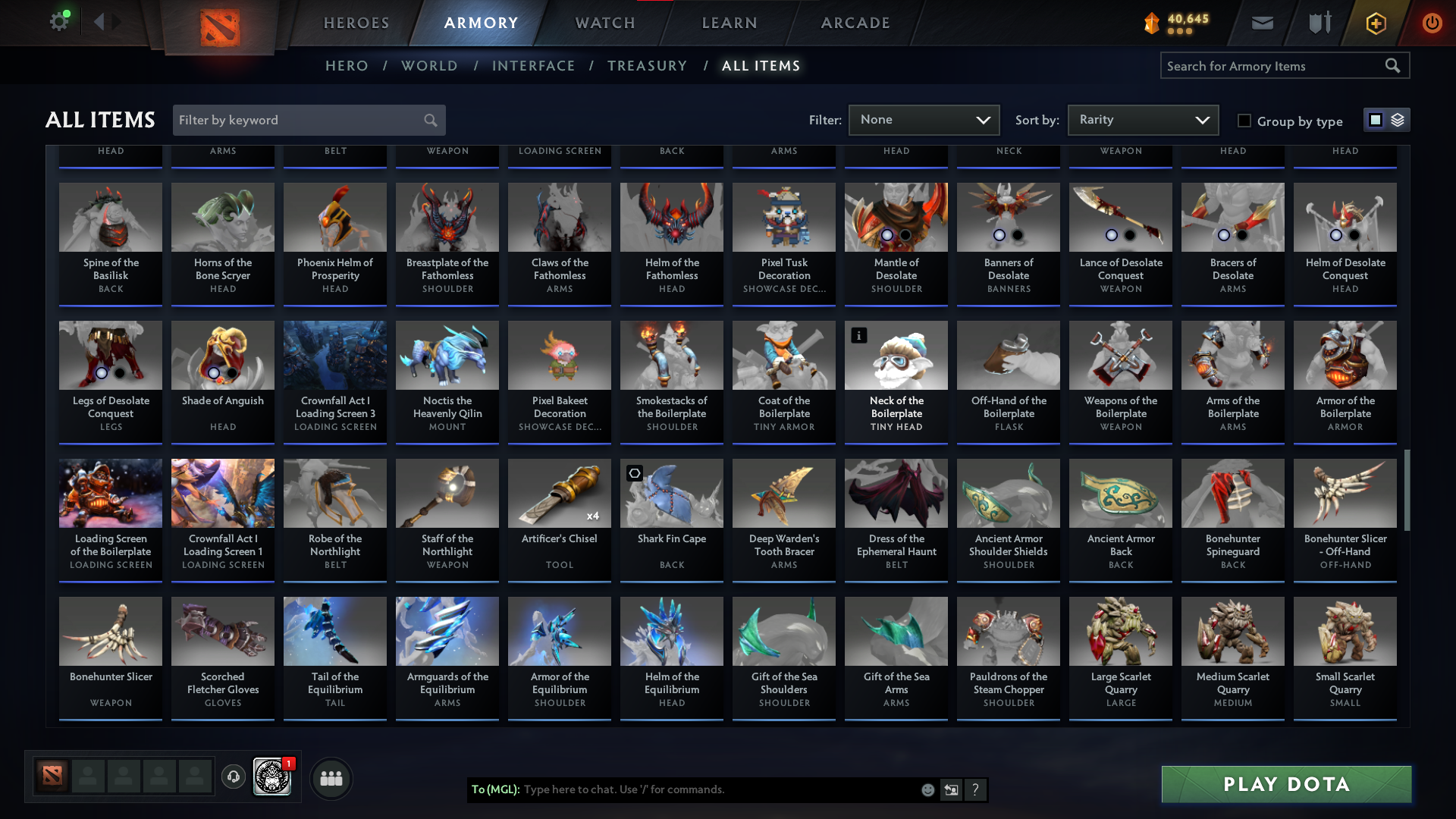Screen dimensions: 1456x819
Task: Toggle the single item view icon
Action: (1376, 119)
